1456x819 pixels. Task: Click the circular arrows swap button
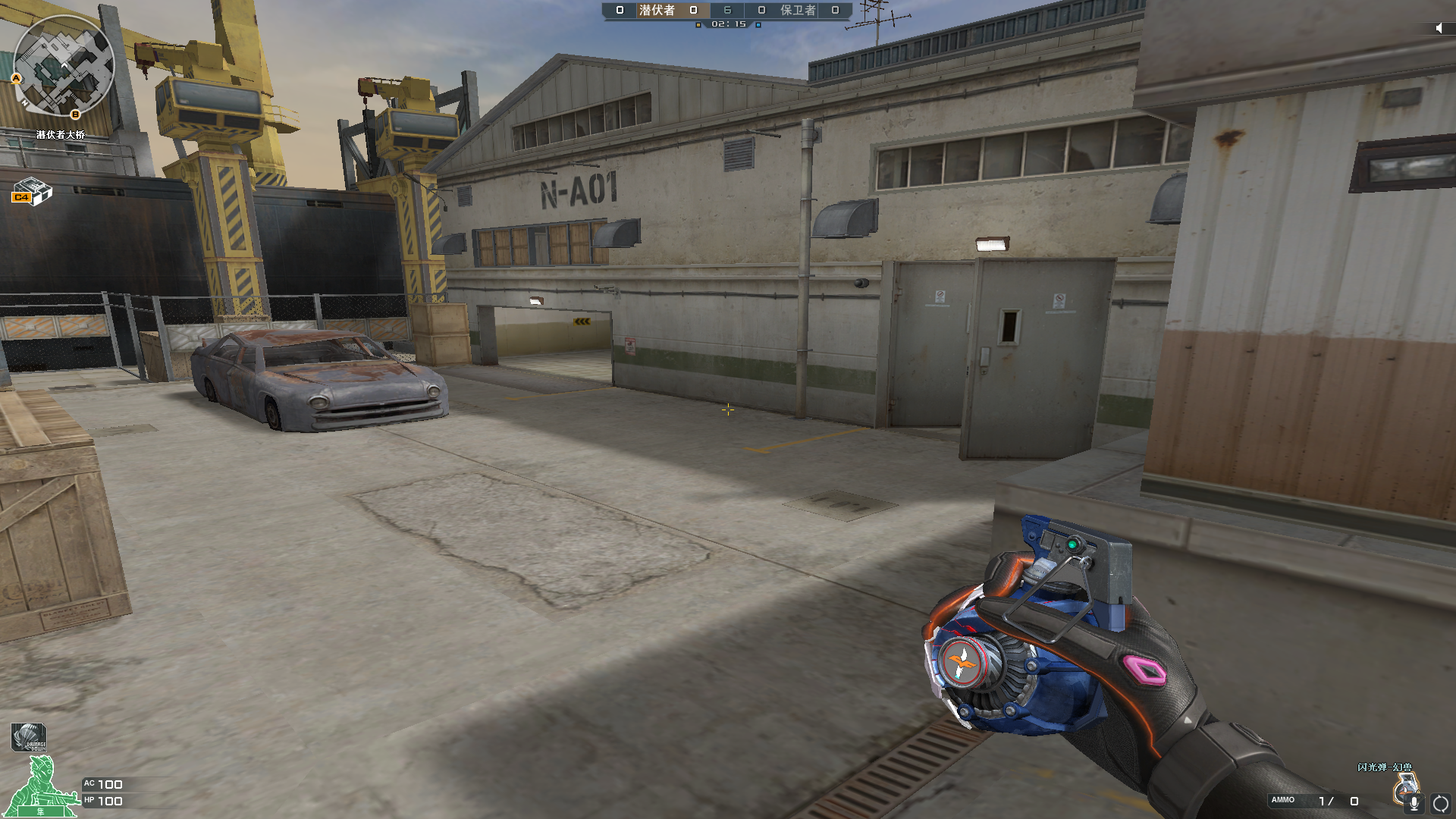coord(1440,803)
